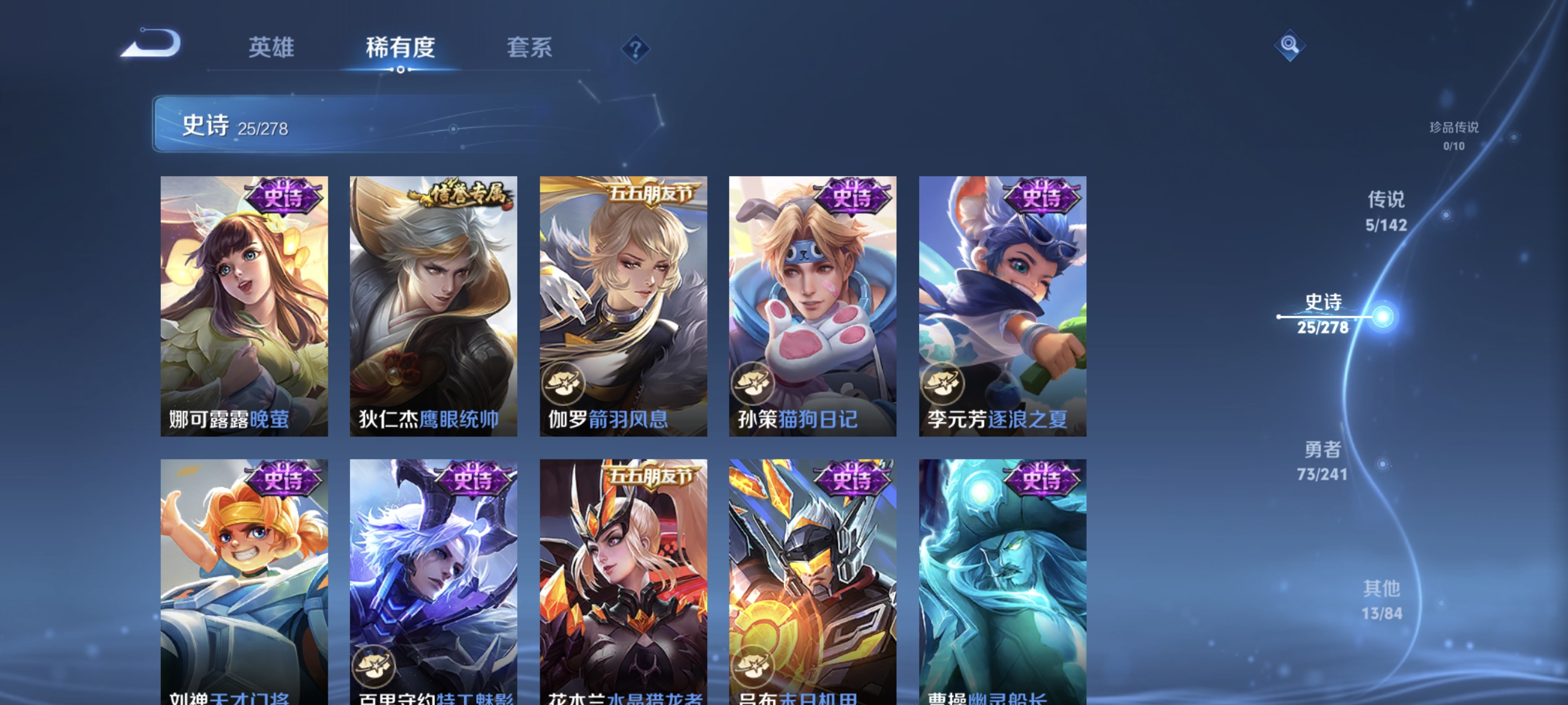Switch to the 套系 tab
Image resolution: width=1568 pixels, height=705 pixels.
tap(530, 48)
